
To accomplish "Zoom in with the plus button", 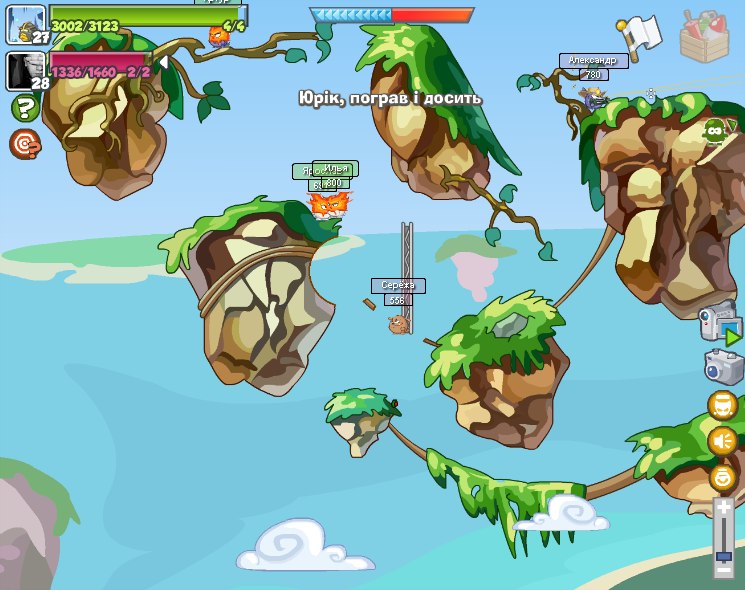I will tap(724, 508).
